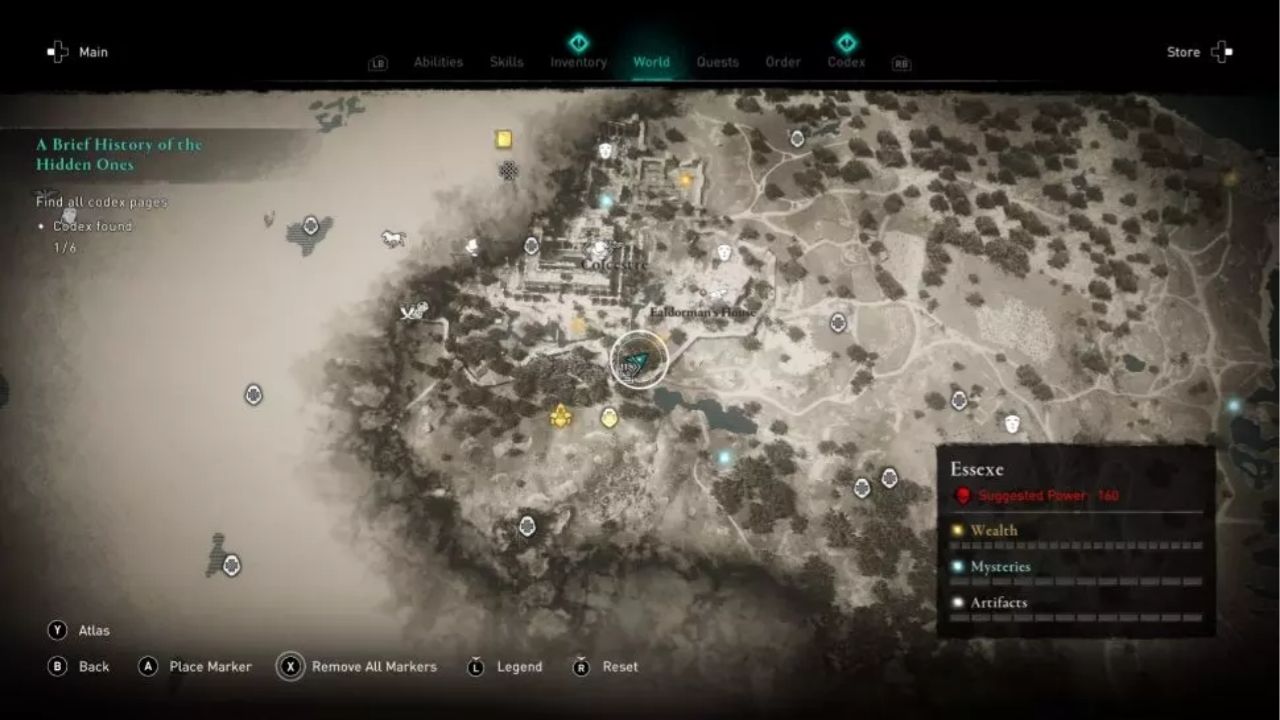Image resolution: width=1280 pixels, height=720 pixels.
Task: Open the Inventory tab
Action: tap(578, 61)
